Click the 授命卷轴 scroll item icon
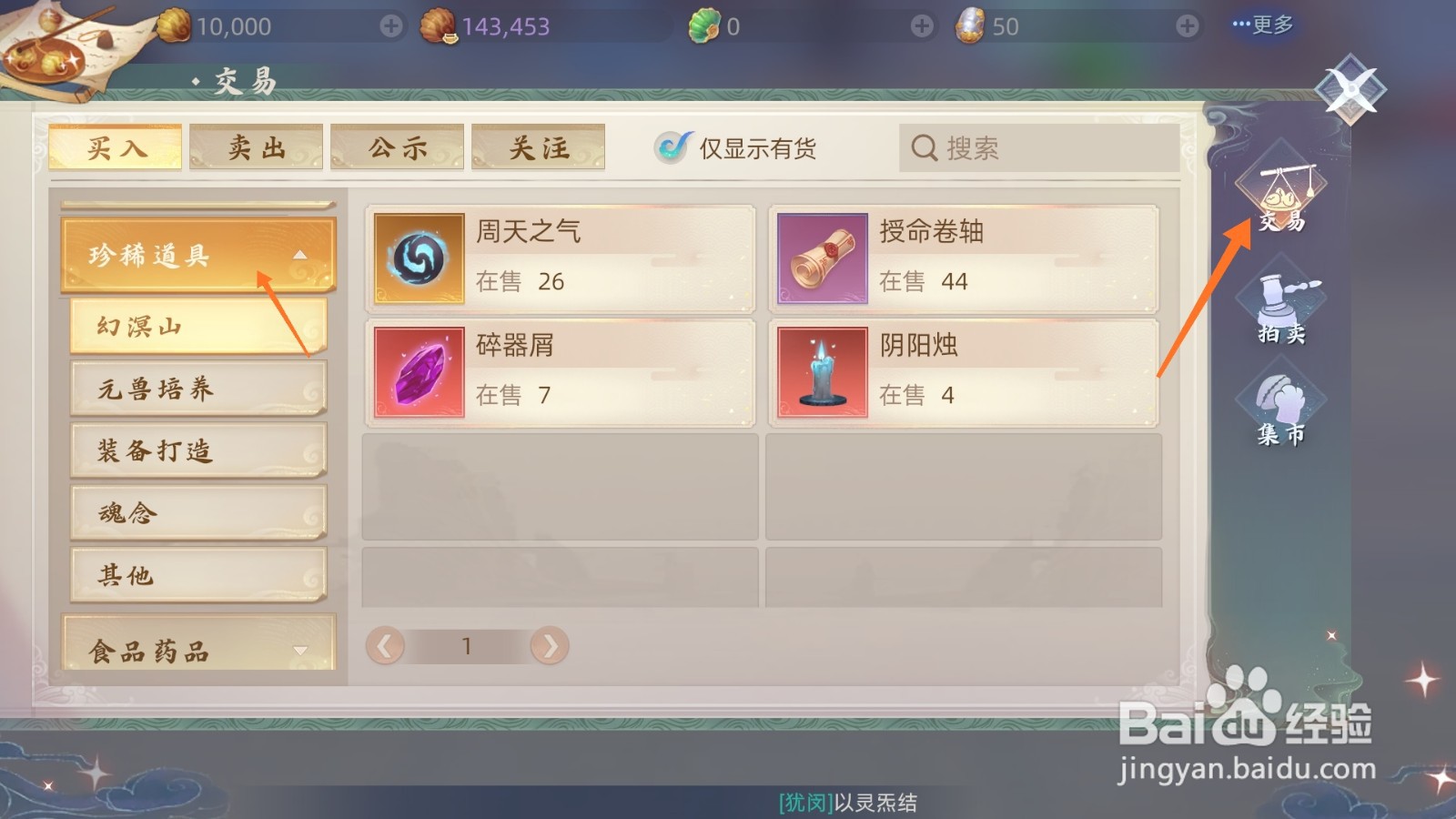This screenshot has height=819, width=1456. click(822, 258)
